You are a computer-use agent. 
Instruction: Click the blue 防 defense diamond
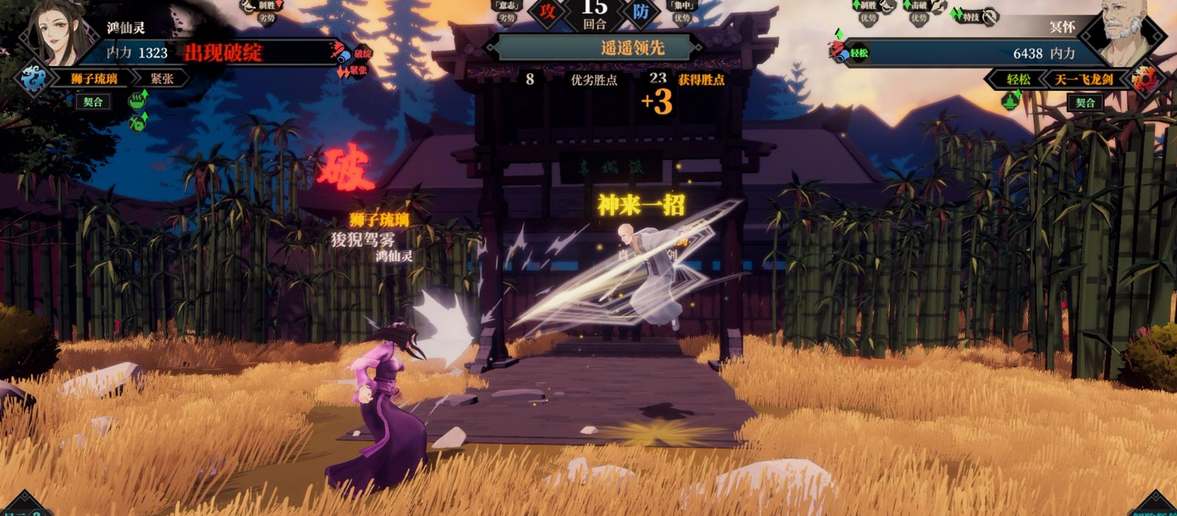tap(640, 12)
